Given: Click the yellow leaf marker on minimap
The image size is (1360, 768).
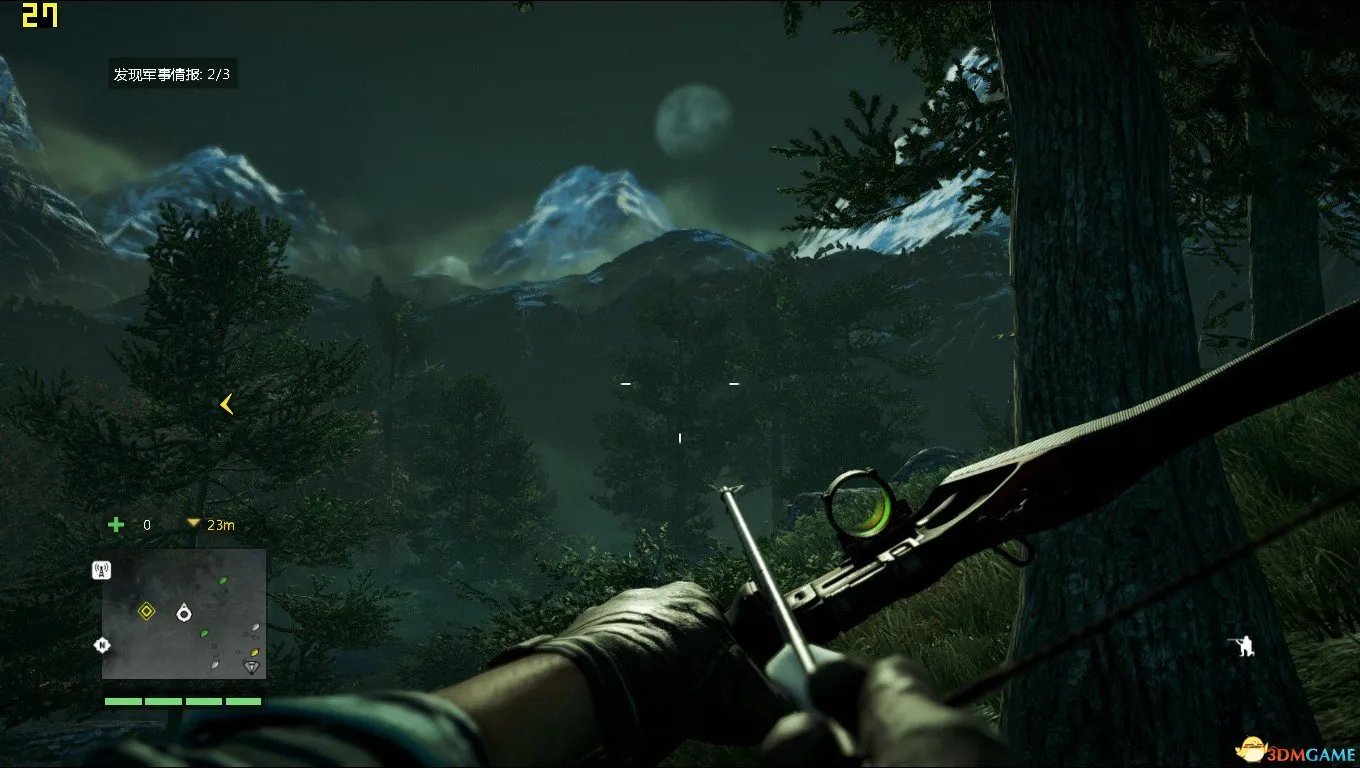Looking at the screenshot, I should (255, 652).
